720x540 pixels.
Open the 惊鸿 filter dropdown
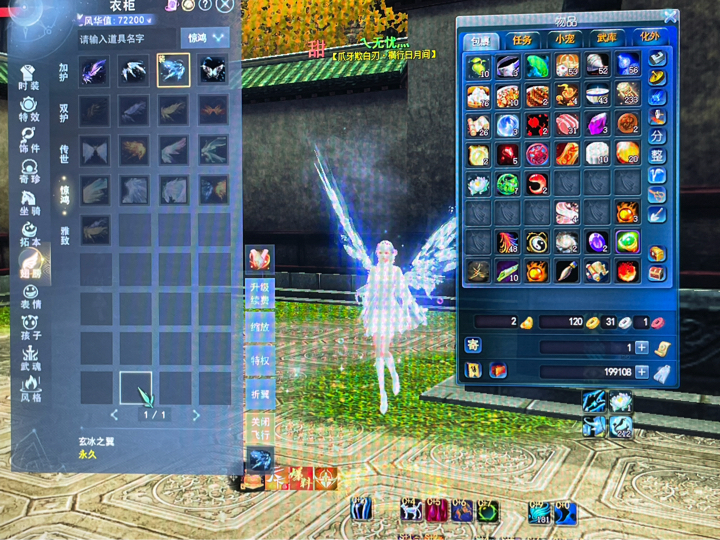[206, 39]
